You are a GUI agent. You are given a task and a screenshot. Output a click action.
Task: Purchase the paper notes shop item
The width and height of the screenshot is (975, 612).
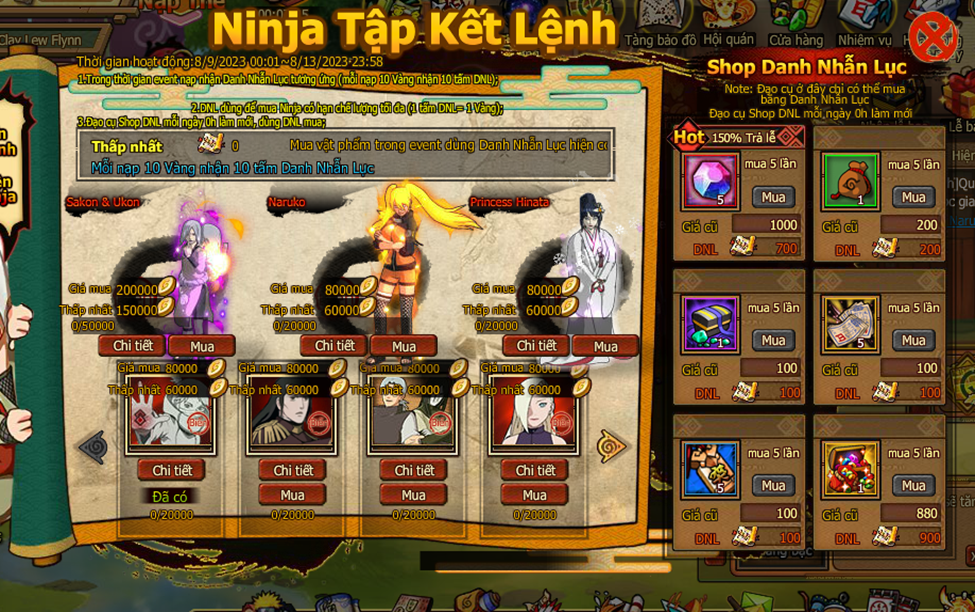point(913,340)
